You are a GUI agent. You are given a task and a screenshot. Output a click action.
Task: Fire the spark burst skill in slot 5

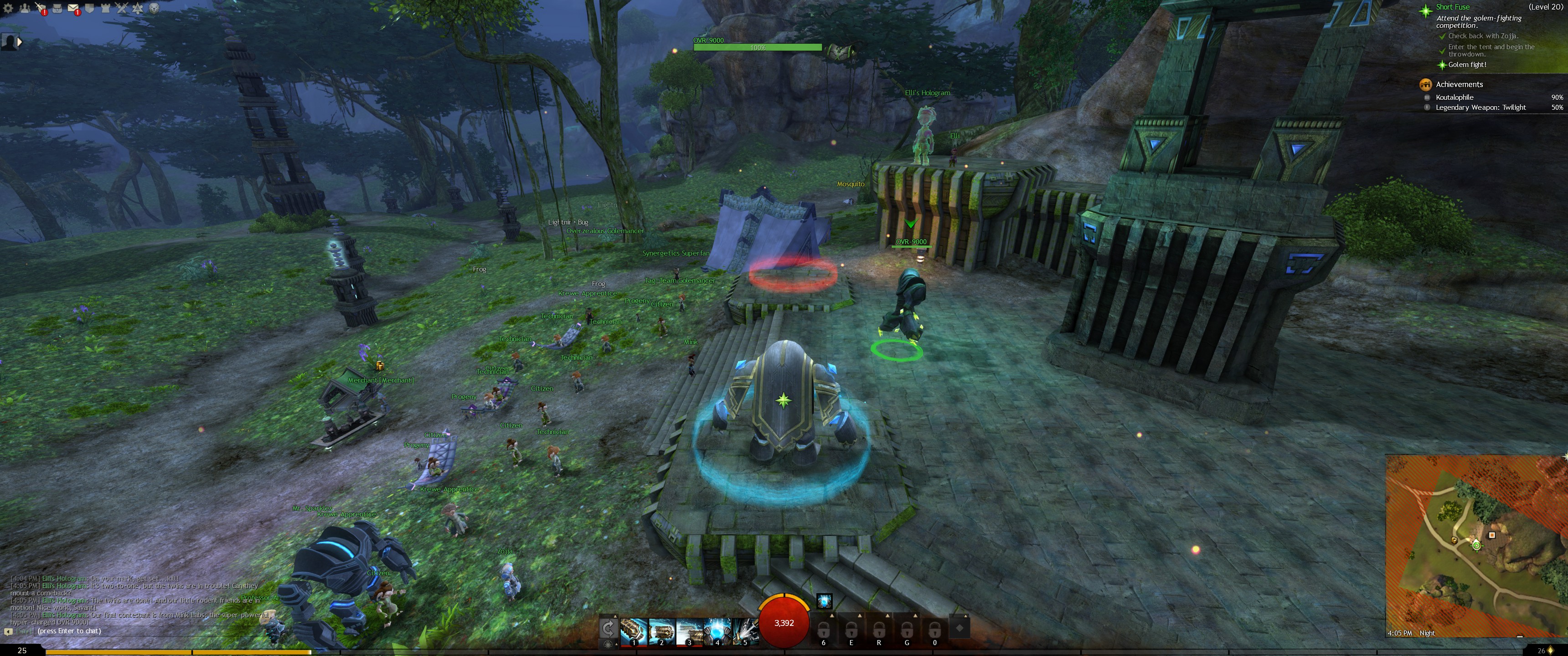[744, 631]
